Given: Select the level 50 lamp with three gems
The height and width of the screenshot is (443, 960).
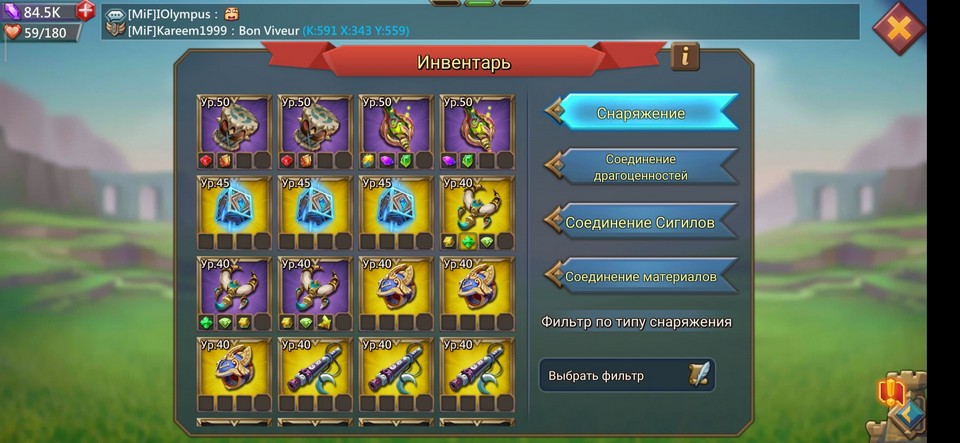Looking at the screenshot, I should point(396,132).
